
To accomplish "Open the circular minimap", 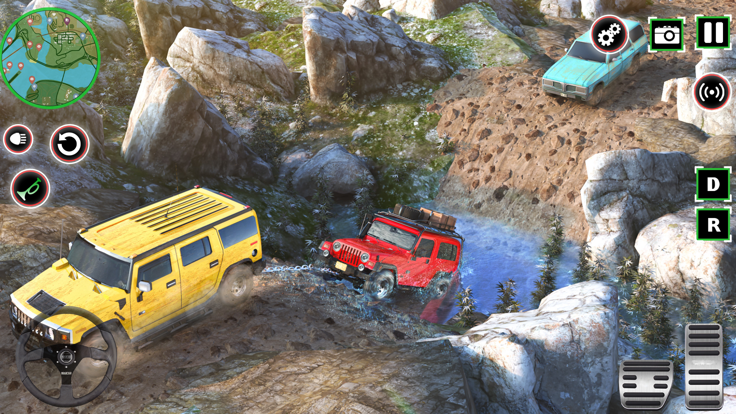I will tap(50, 57).
